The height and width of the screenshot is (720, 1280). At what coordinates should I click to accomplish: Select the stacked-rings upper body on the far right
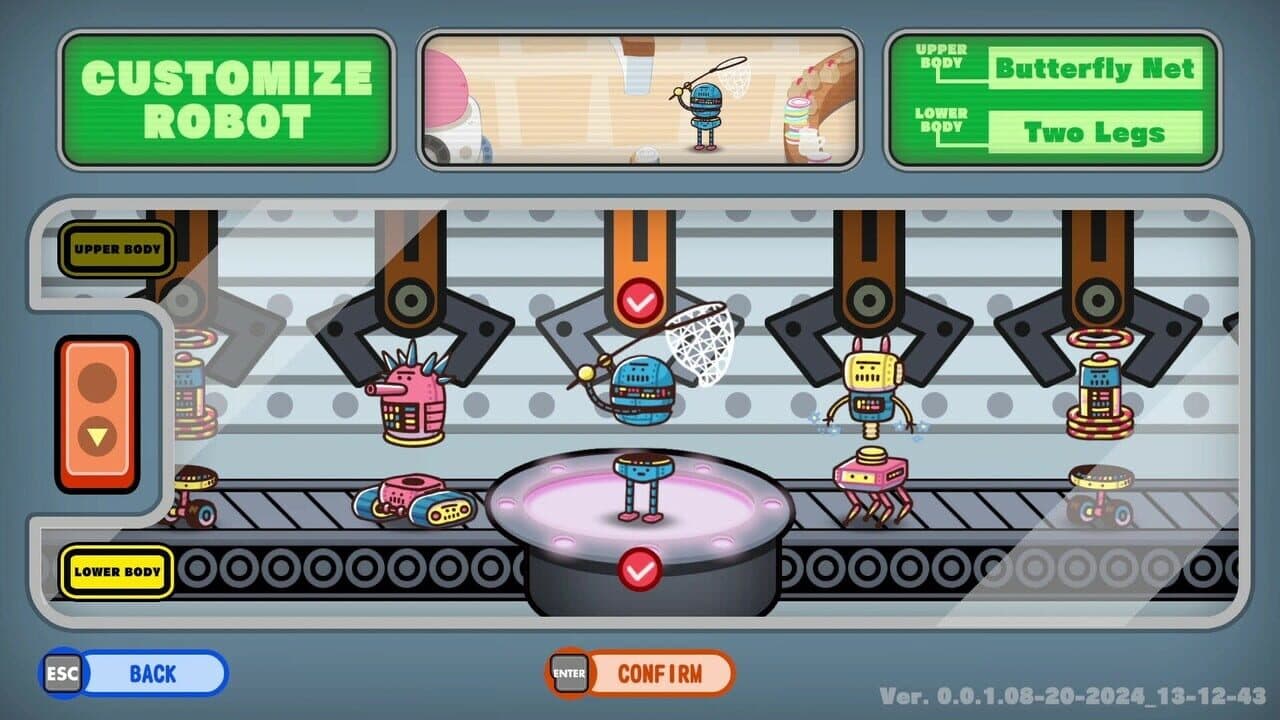1100,390
